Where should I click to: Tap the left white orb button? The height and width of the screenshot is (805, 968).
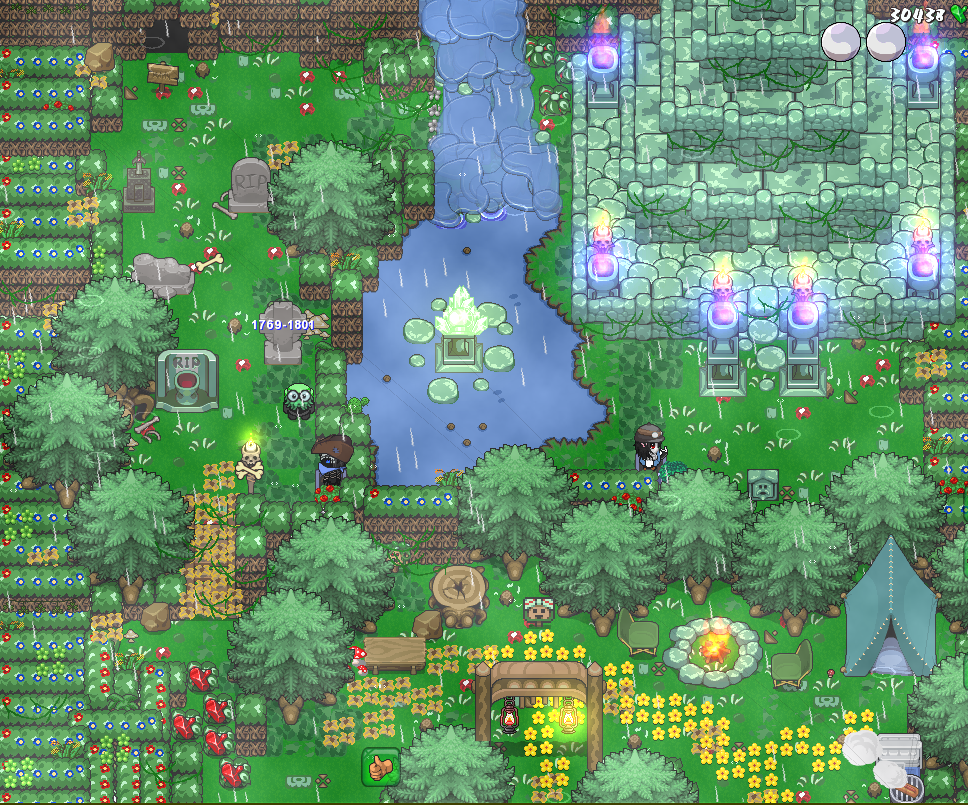(841, 42)
